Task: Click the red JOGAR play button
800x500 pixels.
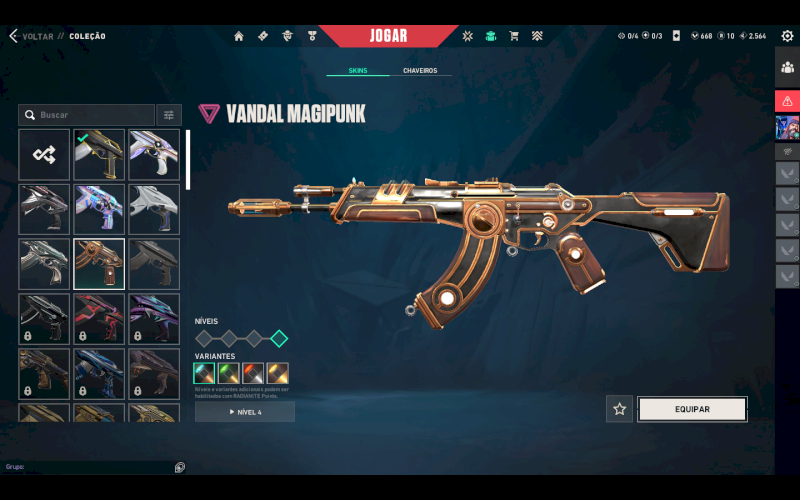Action: (x=388, y=36)
